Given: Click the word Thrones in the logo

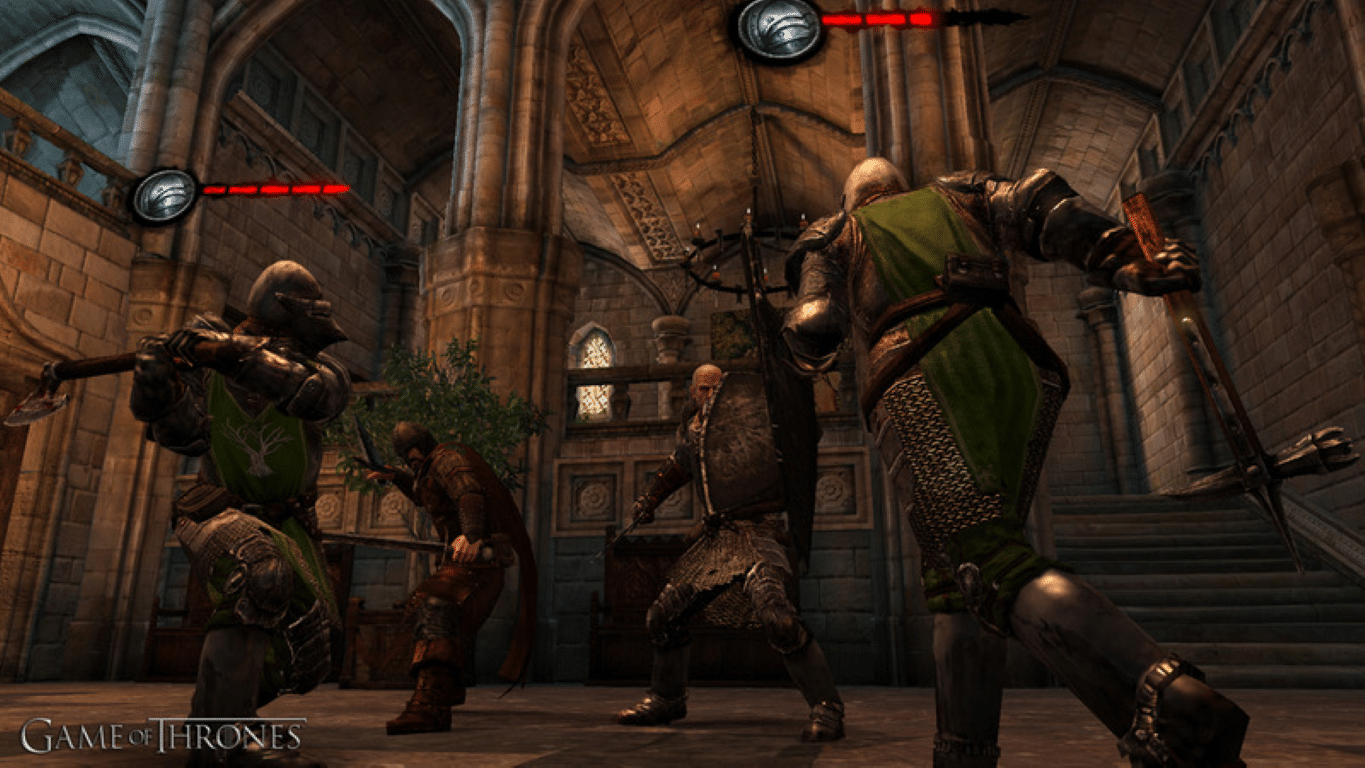Looking at the screenshot, I should (230, 733).
